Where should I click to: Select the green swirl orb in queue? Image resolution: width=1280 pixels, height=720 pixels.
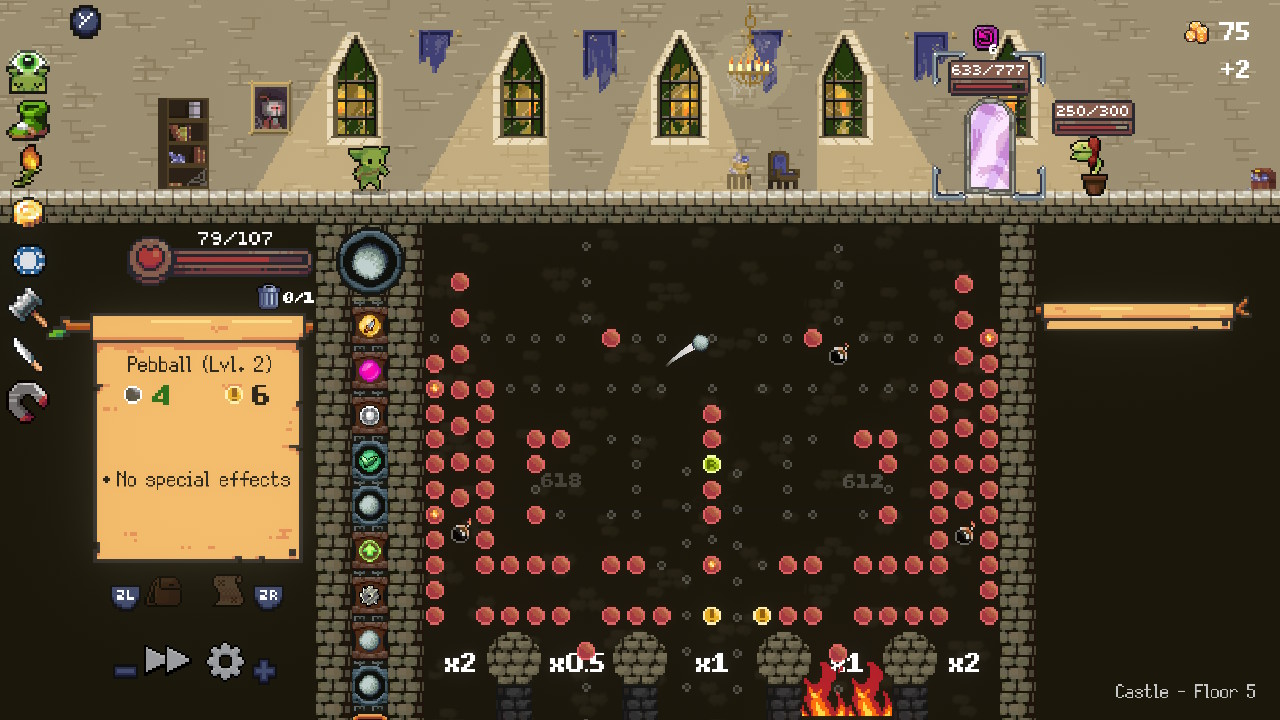370,460
